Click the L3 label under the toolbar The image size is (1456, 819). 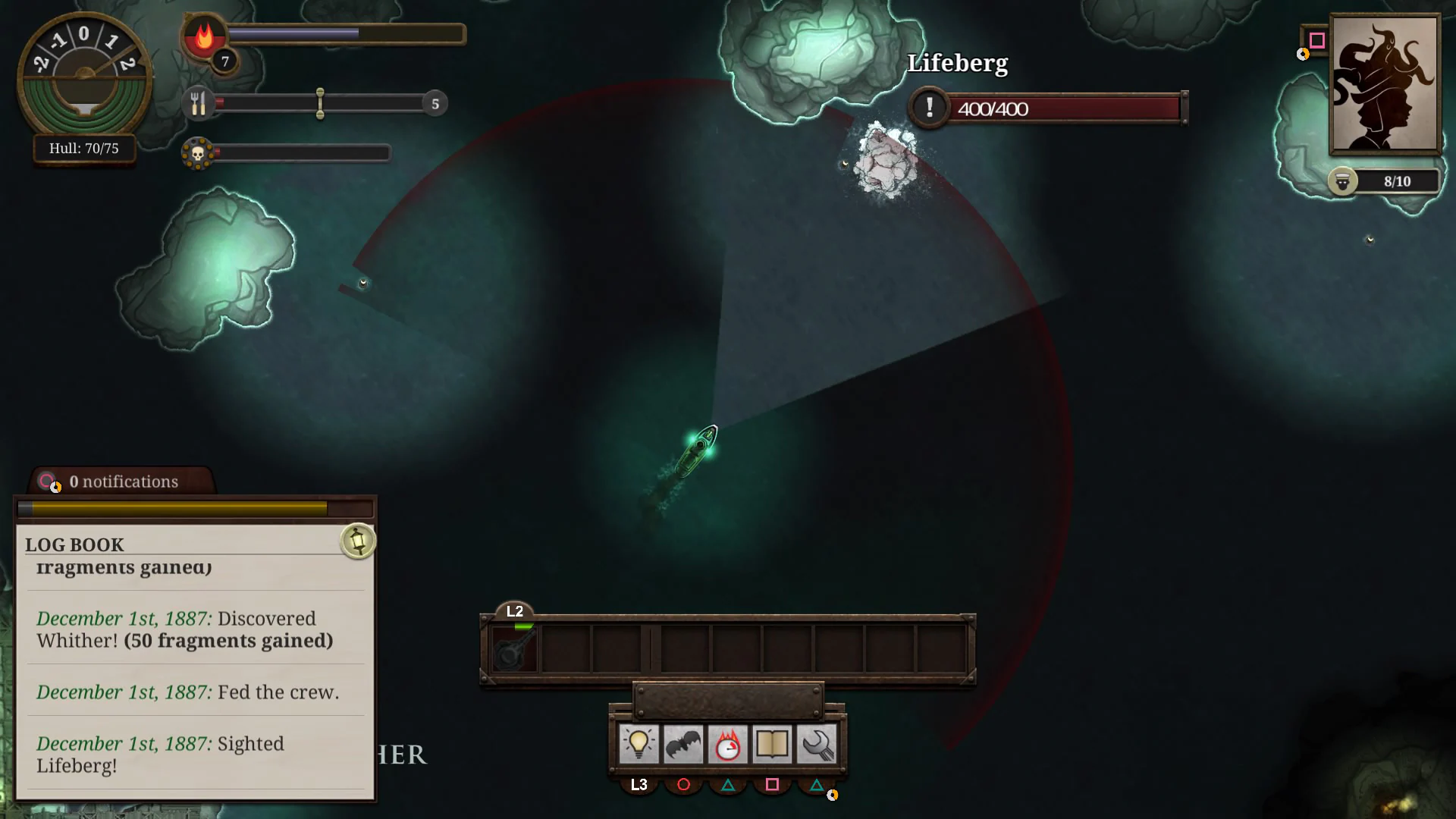tap(639, 784)
